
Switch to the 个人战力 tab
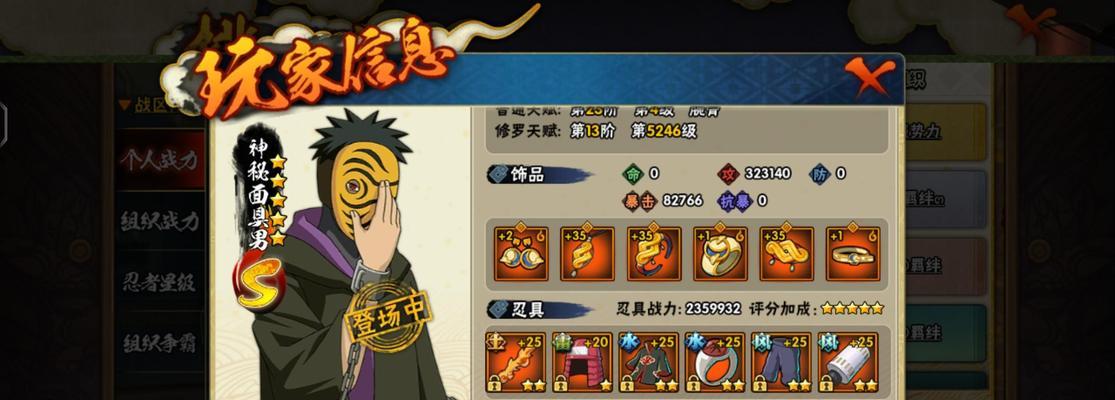tap(159, 160)
